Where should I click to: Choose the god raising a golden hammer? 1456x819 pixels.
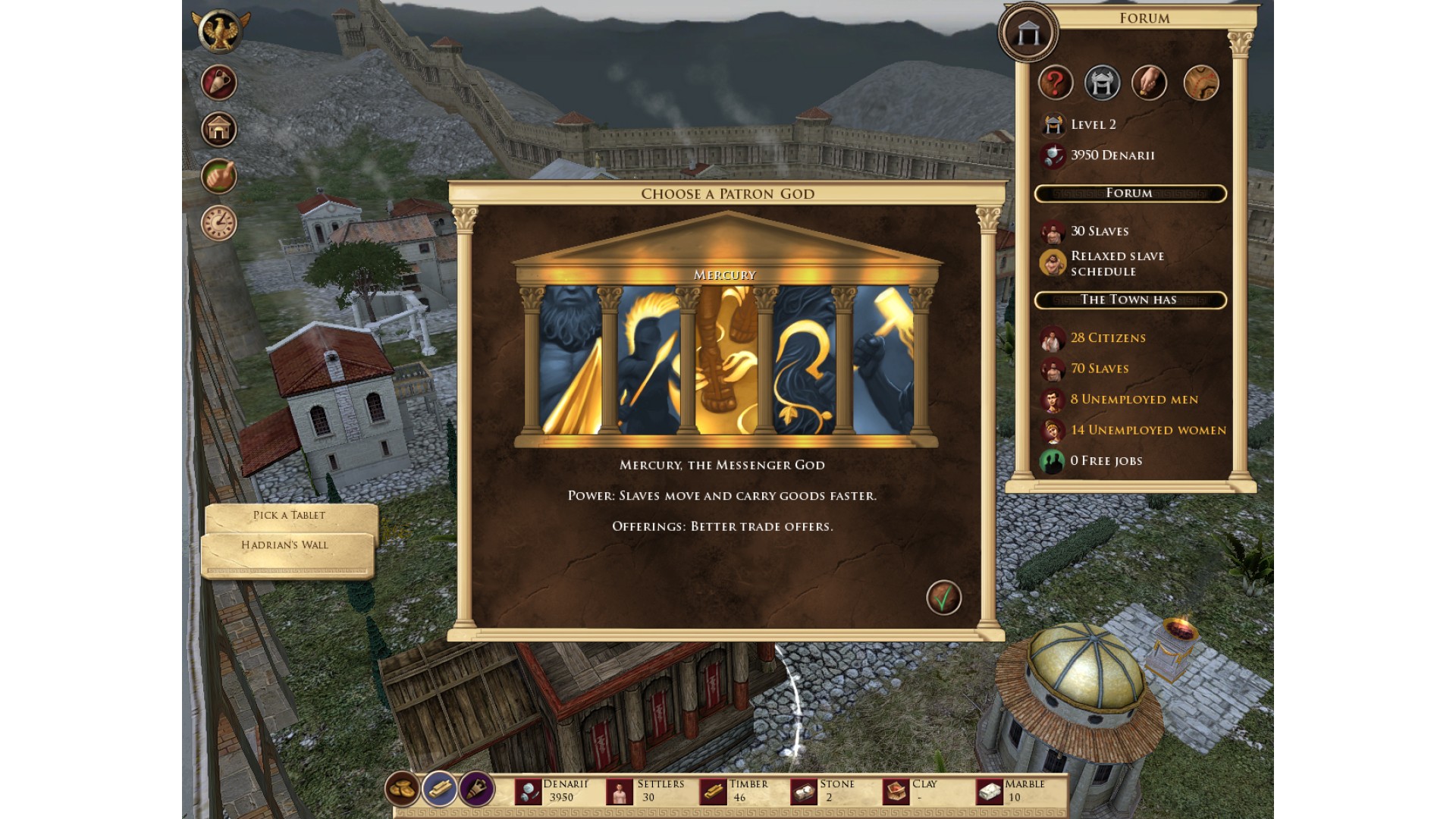click(883, 361)
